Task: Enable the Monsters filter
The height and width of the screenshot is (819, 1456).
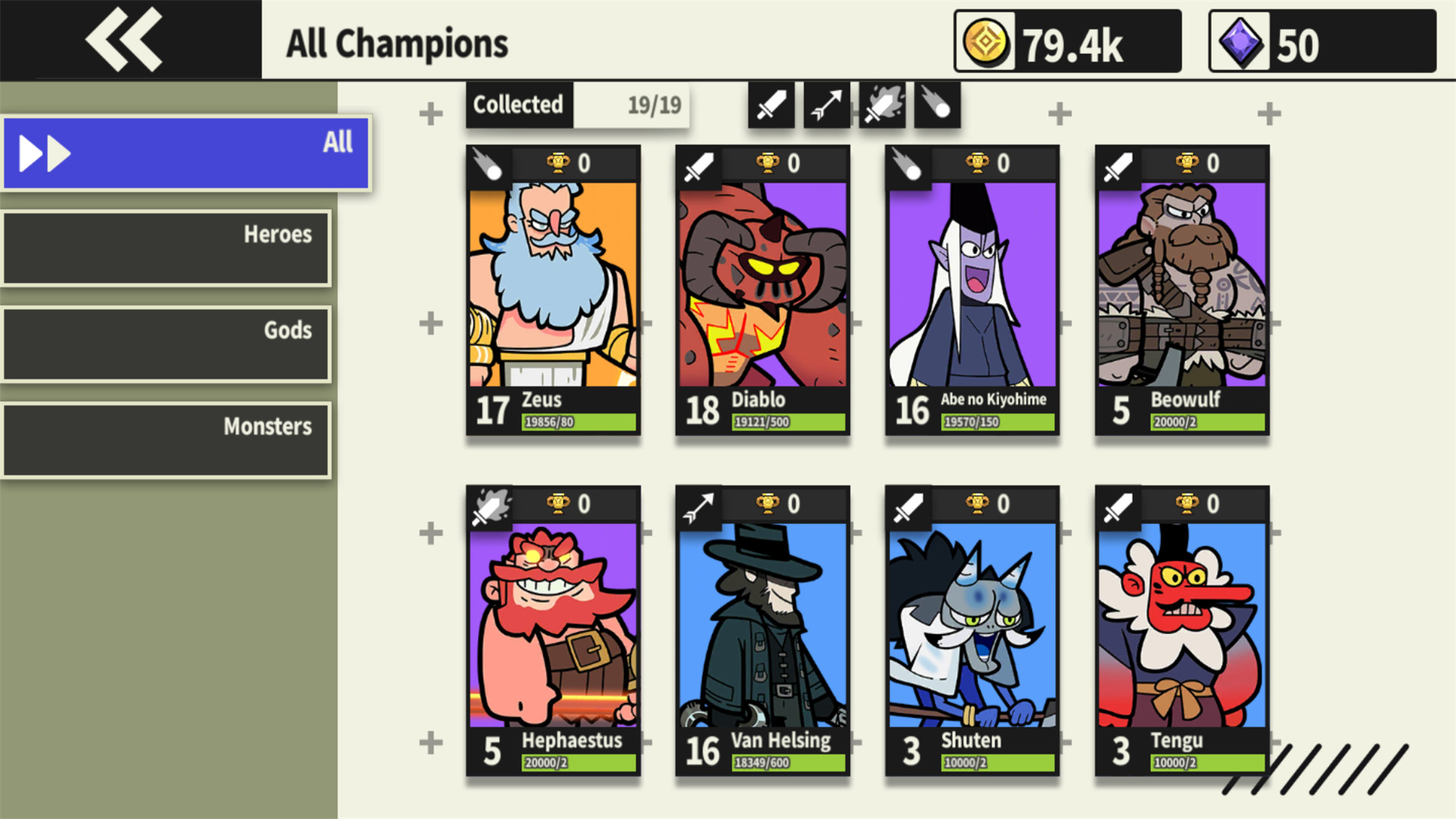Action: (x=165, y=440)
